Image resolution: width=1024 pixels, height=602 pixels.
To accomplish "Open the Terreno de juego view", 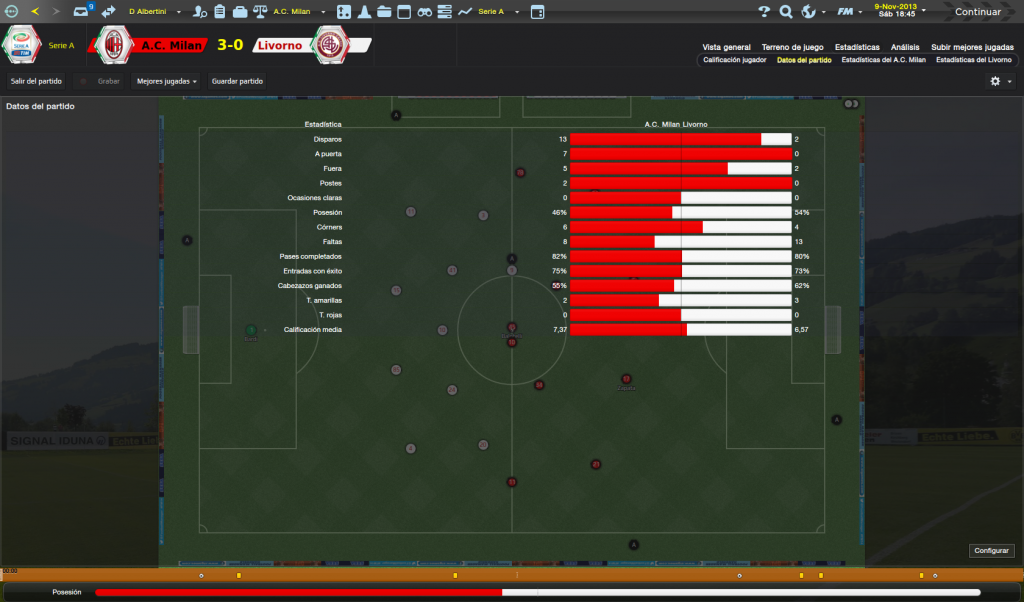I will [792, 47].
